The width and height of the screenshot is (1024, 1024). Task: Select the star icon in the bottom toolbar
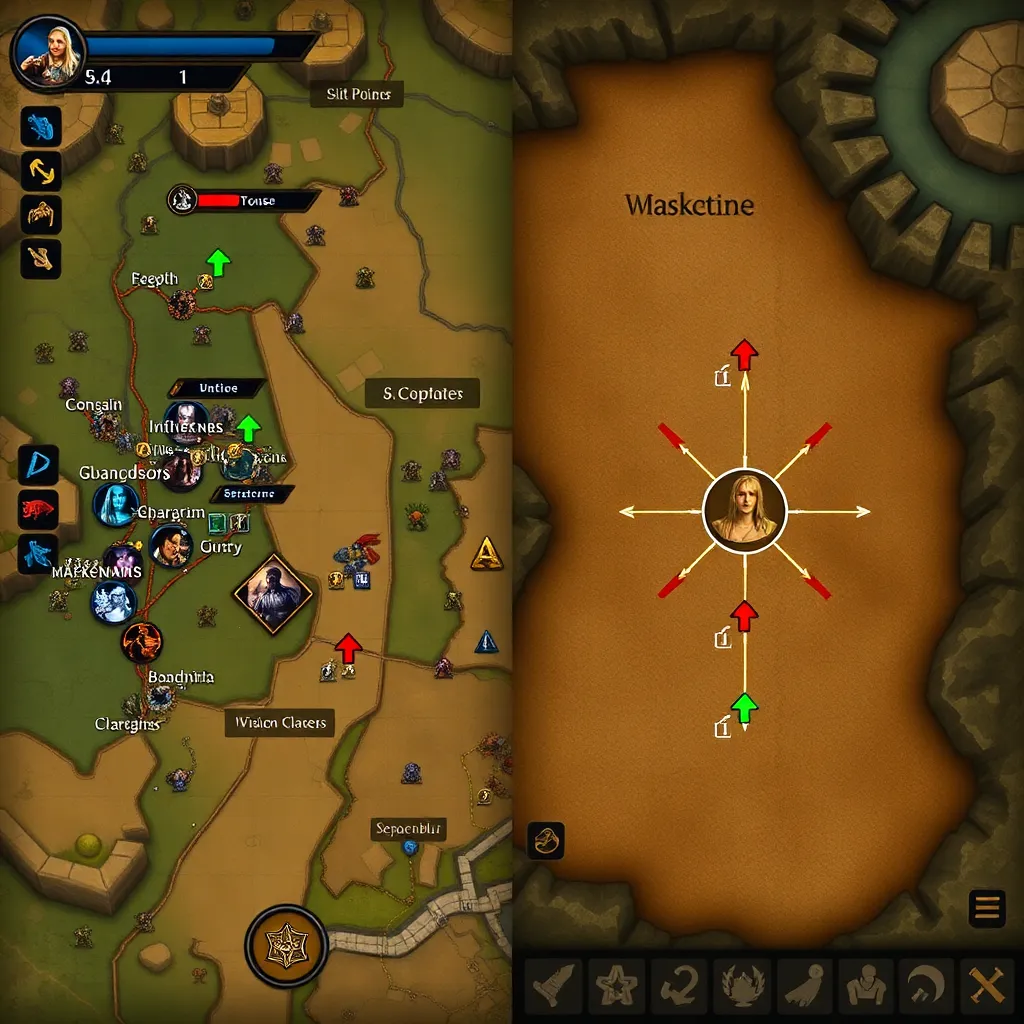(615, 987)
